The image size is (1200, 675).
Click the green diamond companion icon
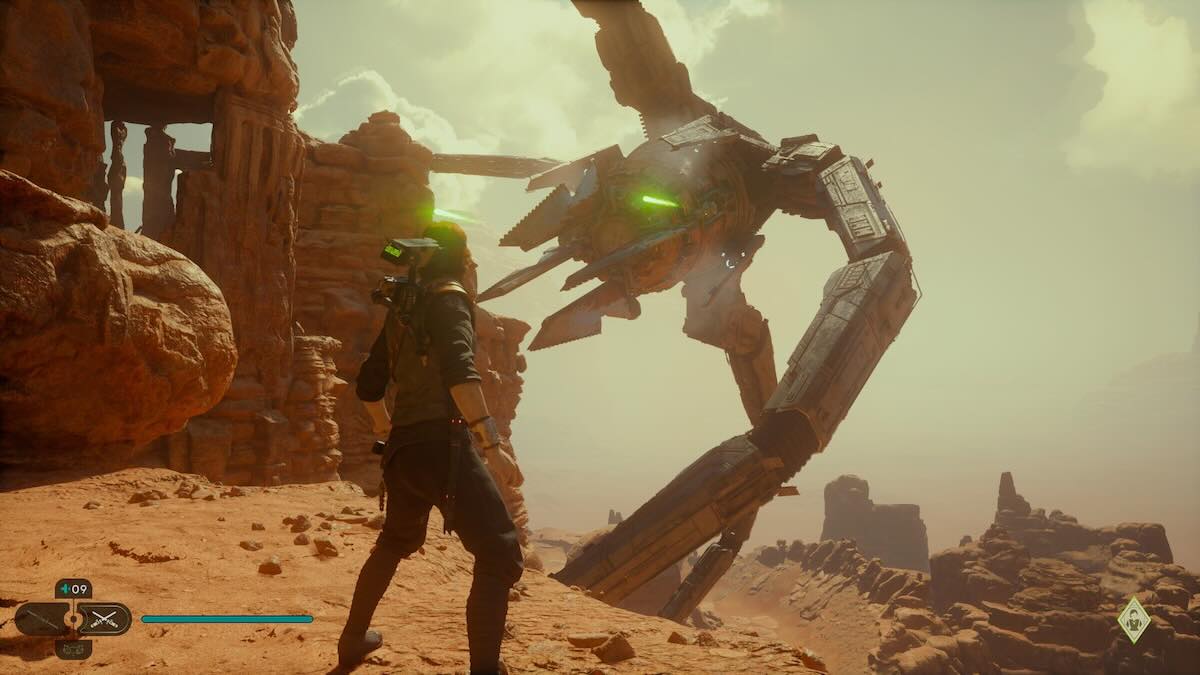coord(1133,619)
